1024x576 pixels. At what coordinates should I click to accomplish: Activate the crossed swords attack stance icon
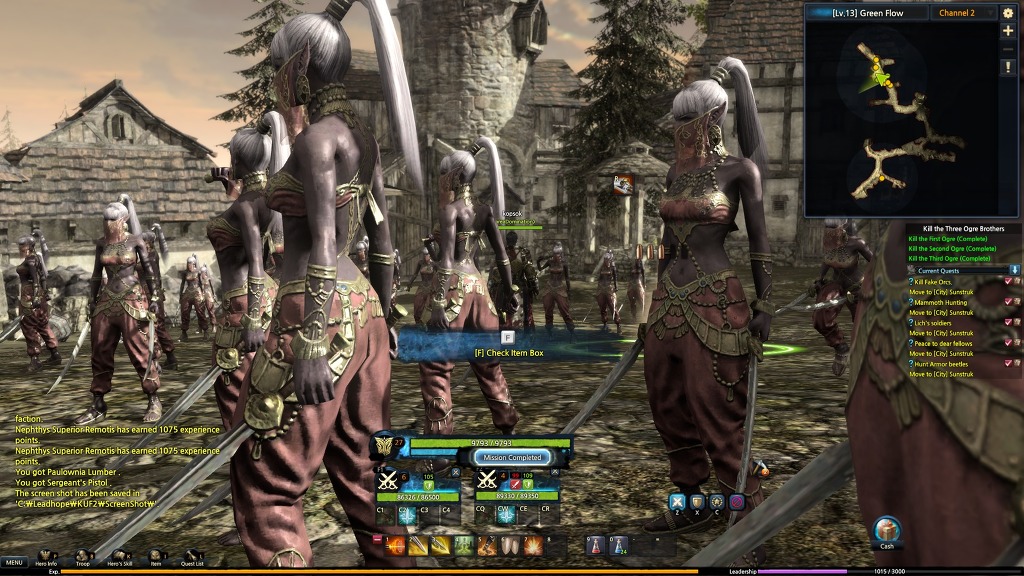point(677,502)
